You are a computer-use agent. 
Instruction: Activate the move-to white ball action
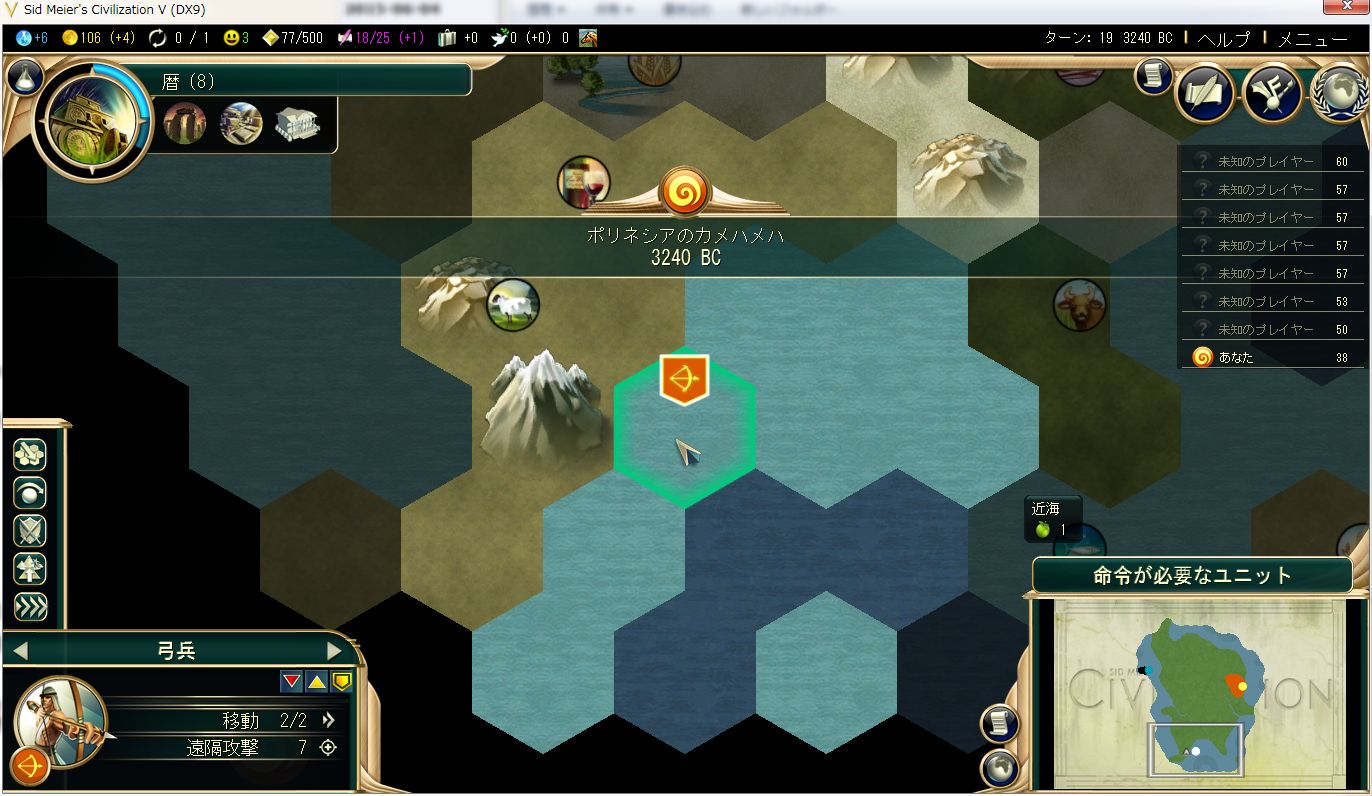coord(30,492)
